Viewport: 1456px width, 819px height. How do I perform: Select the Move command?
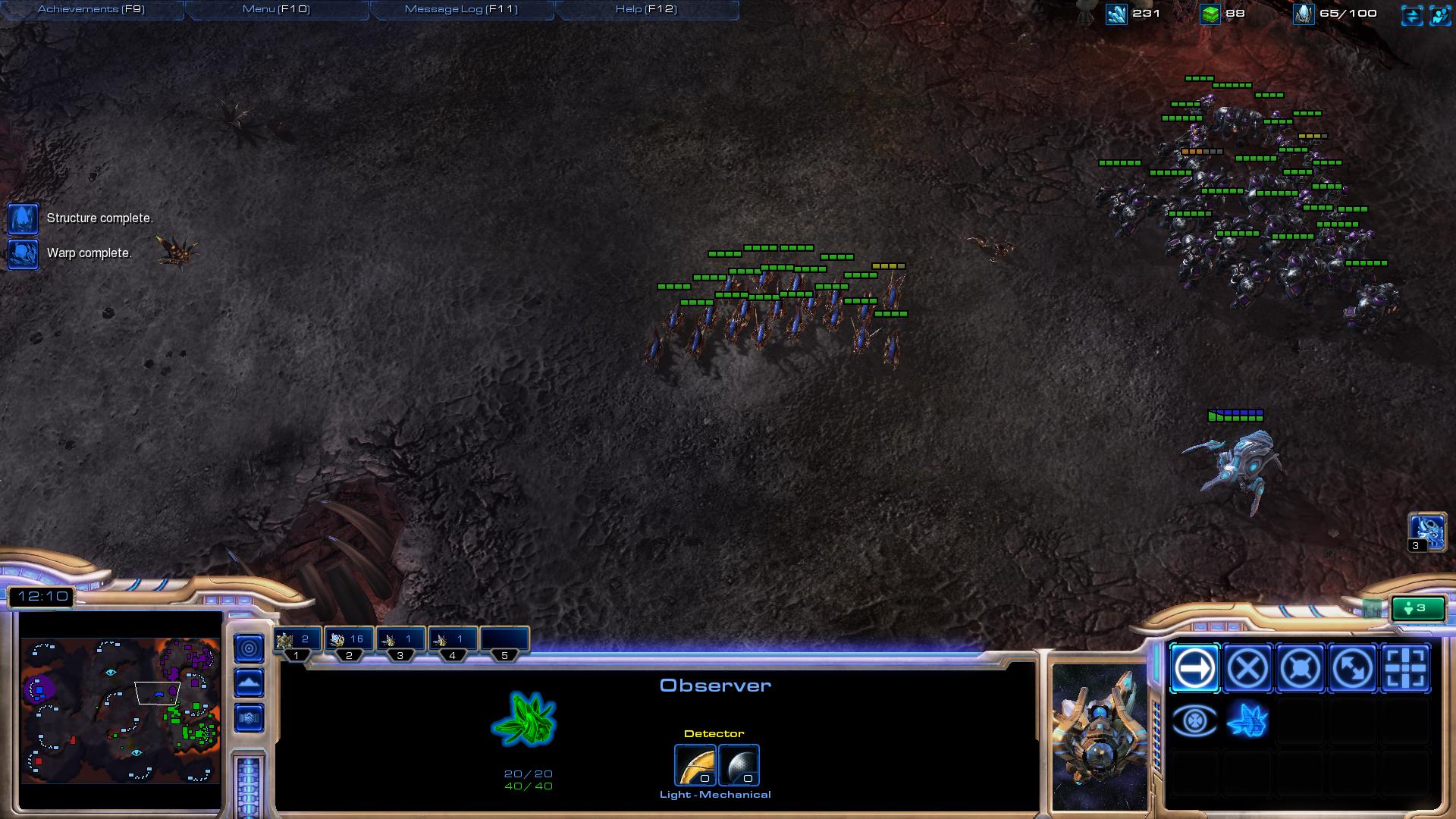[1194, 668]
